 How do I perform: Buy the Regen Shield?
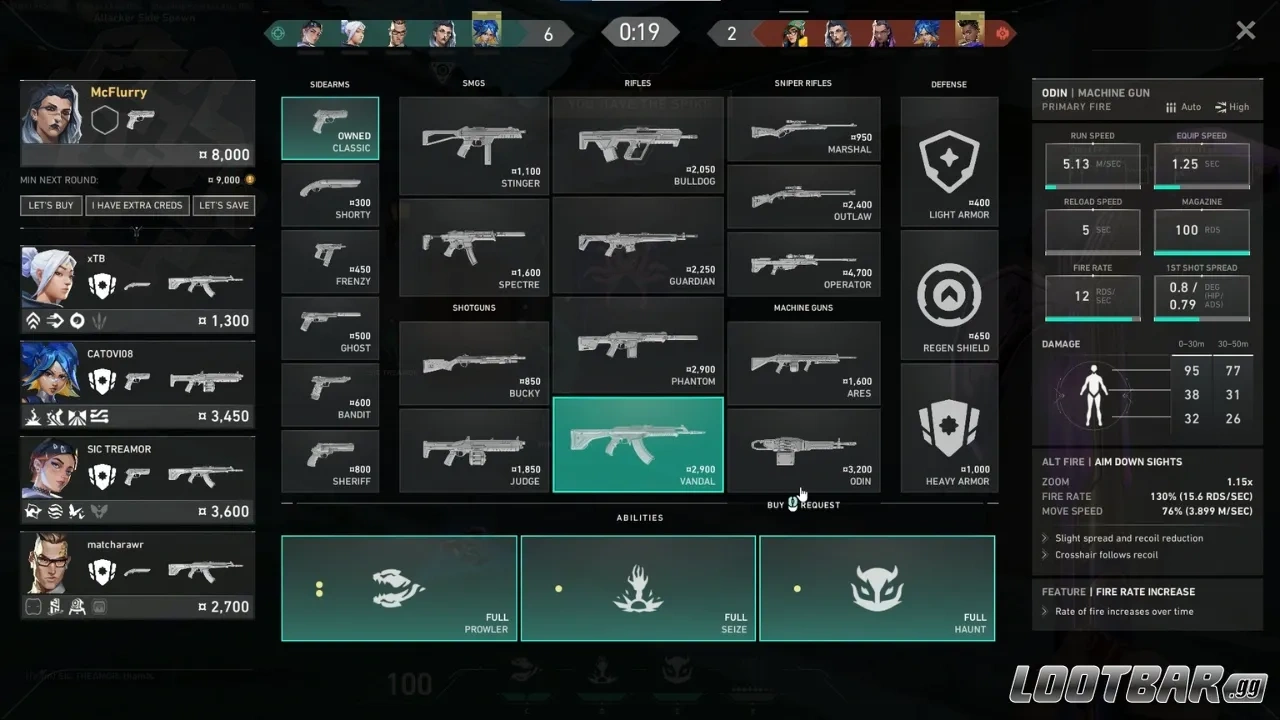click(949, 296)
